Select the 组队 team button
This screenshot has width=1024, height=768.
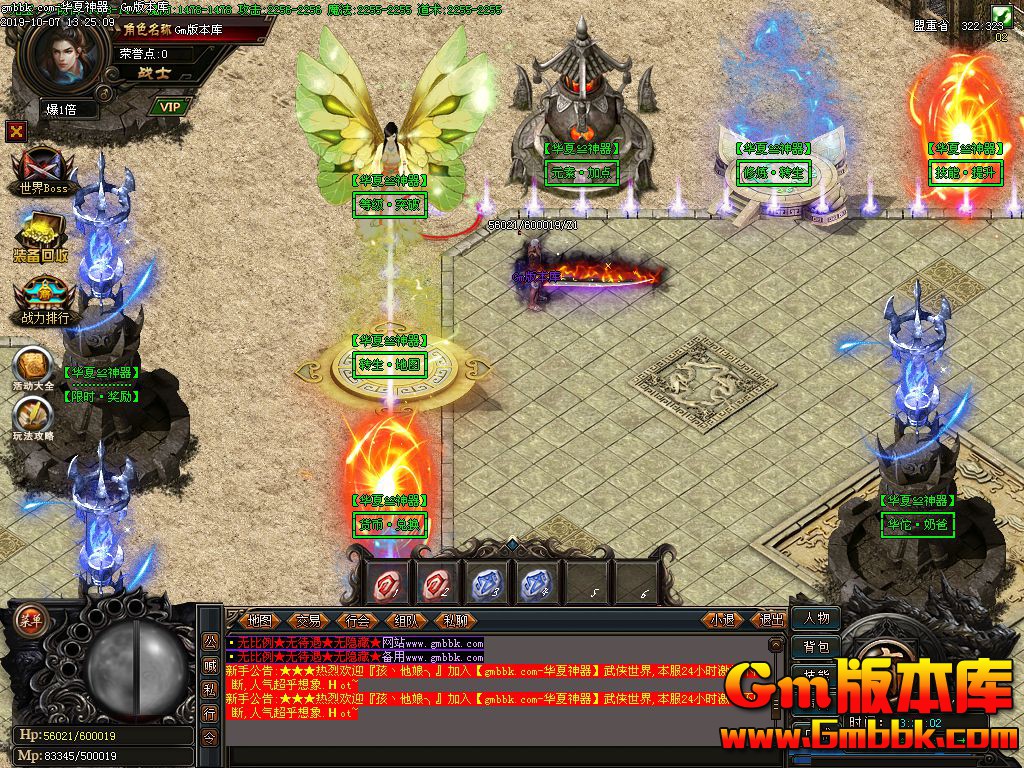407,620
